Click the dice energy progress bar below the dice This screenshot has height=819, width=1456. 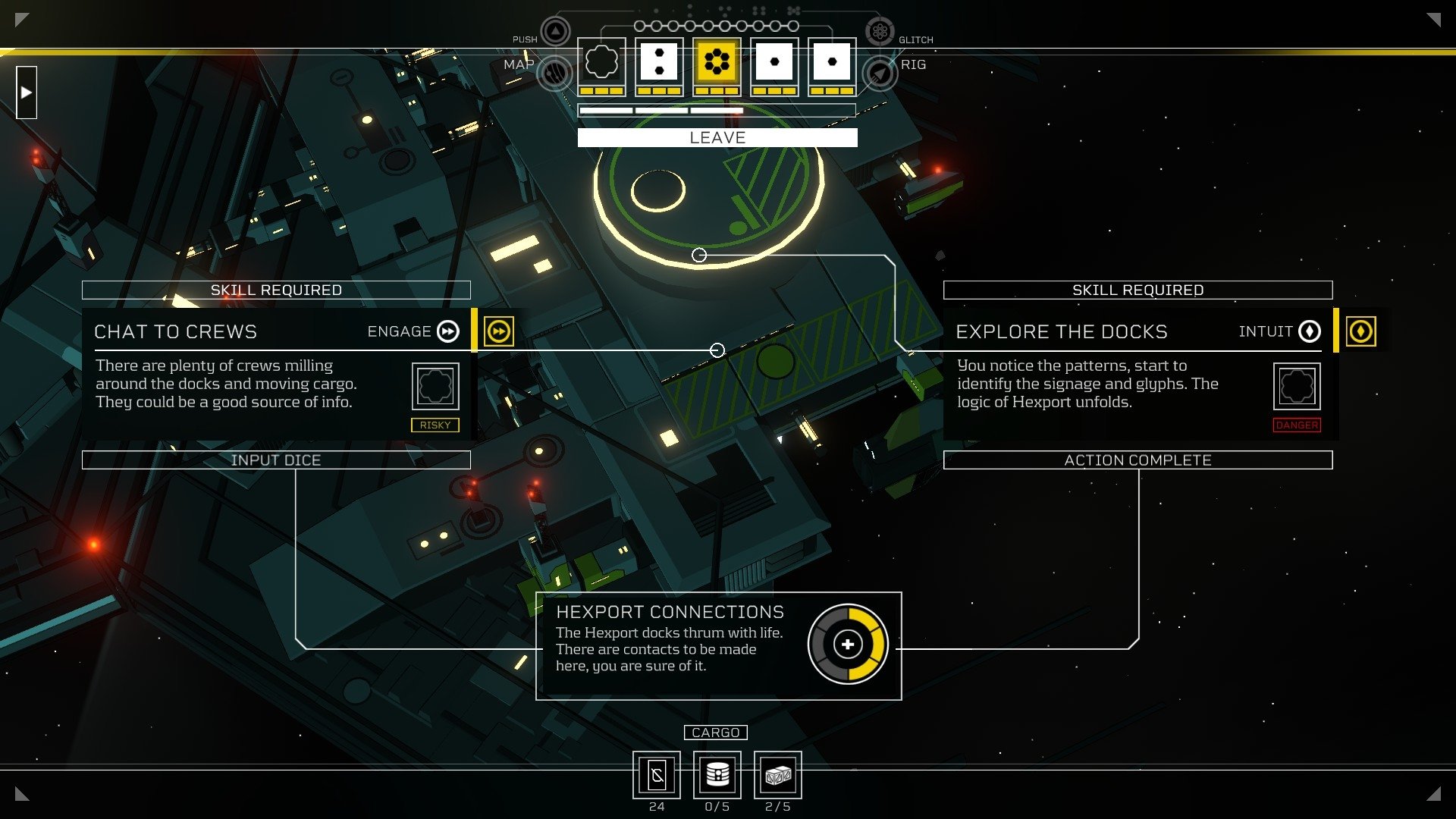point(717,111)
